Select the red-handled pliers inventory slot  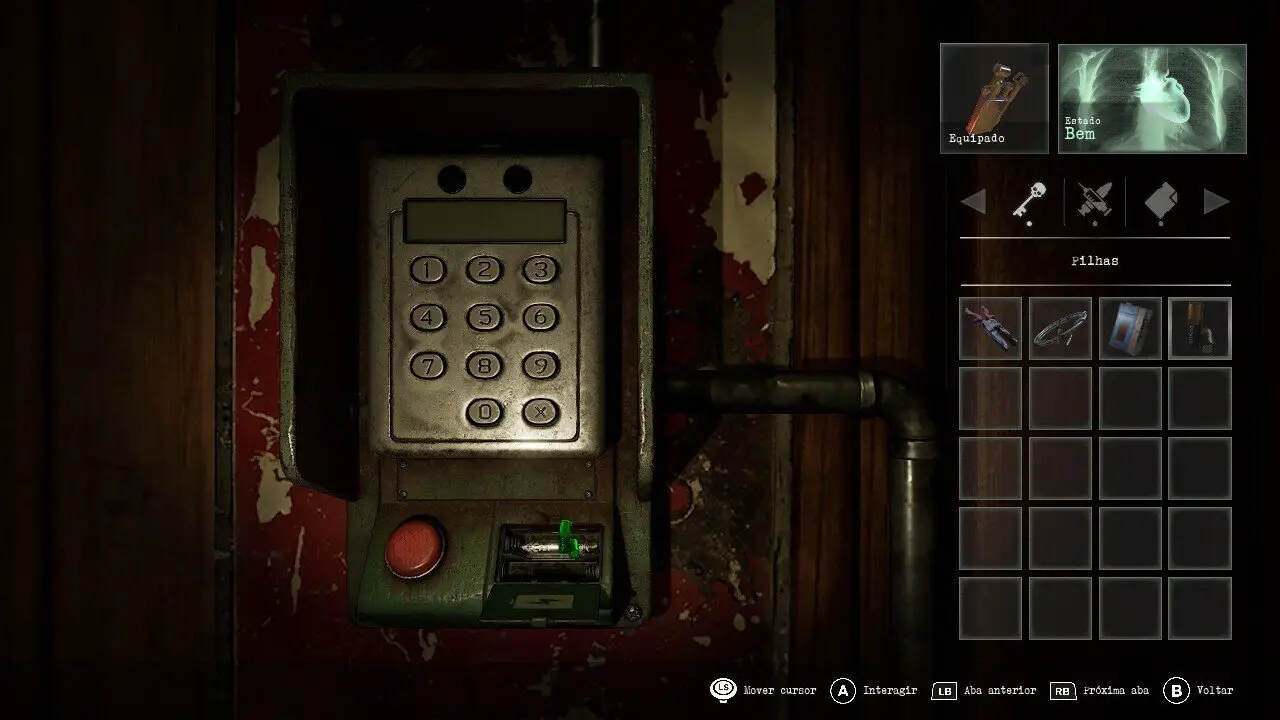[990, 328]
